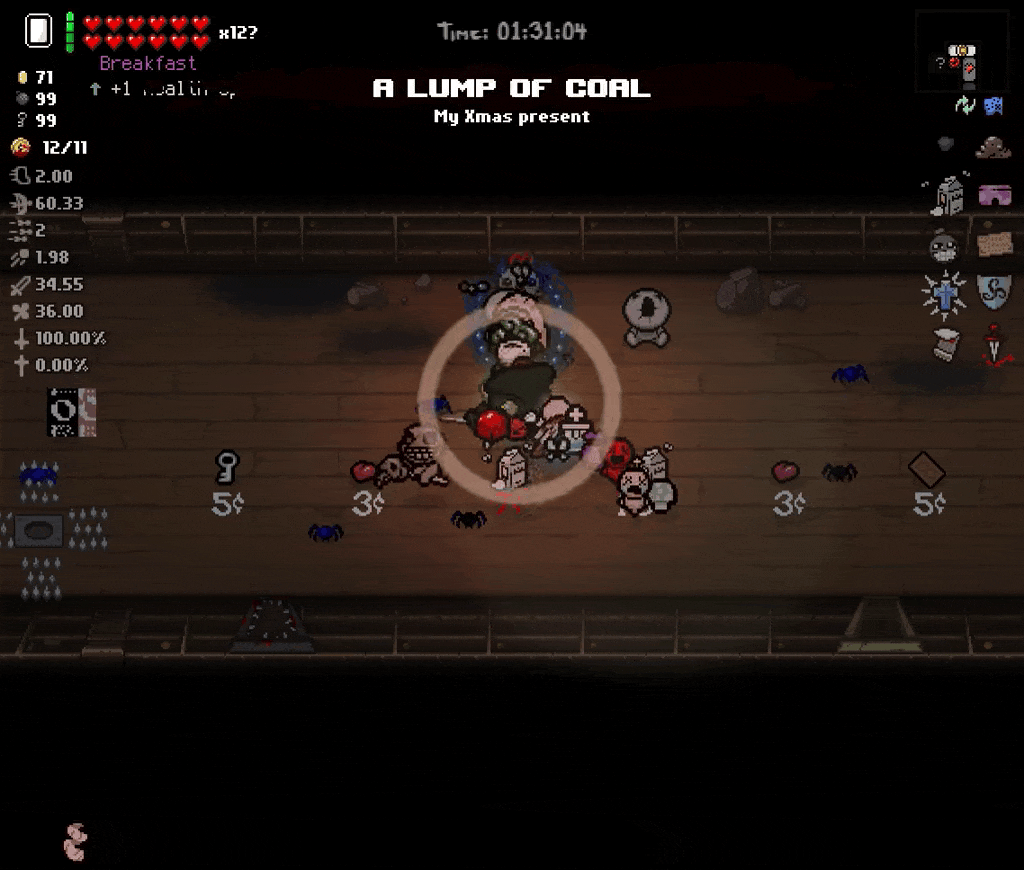Click the blue spotted dice icon
This screenshot has height=870, width=1024.
pyautogui.click(x=993, y=105)
